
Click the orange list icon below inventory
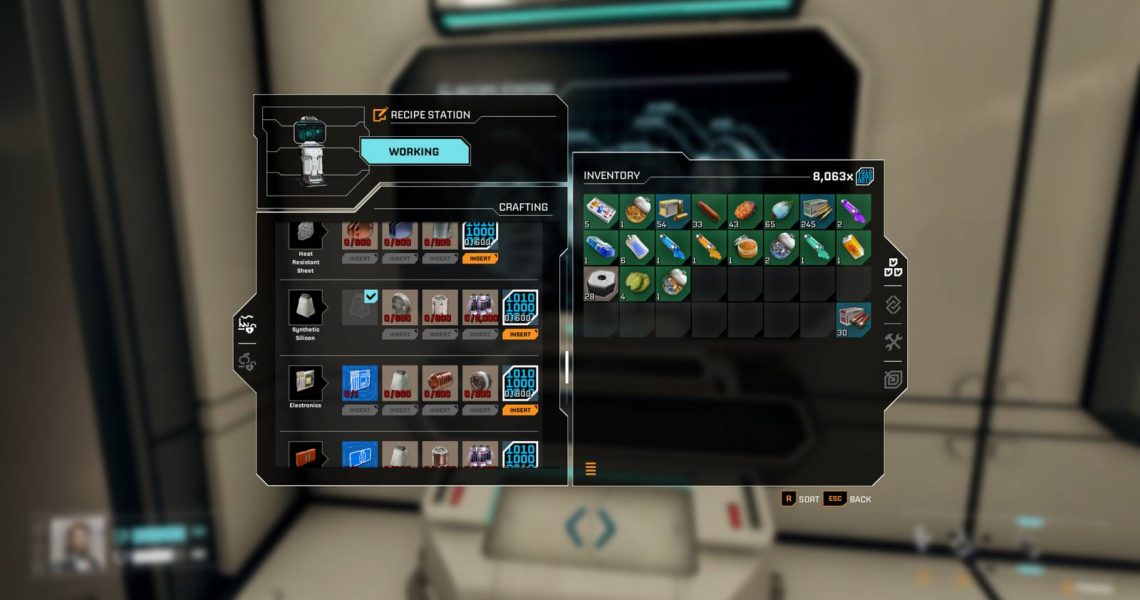point(590,468)
